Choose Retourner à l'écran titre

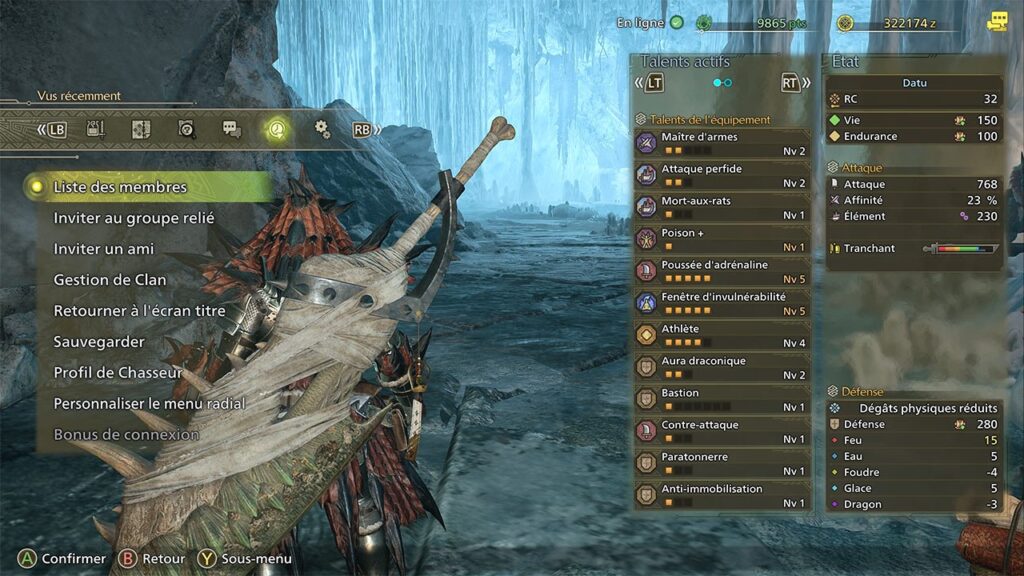point(139,311)
